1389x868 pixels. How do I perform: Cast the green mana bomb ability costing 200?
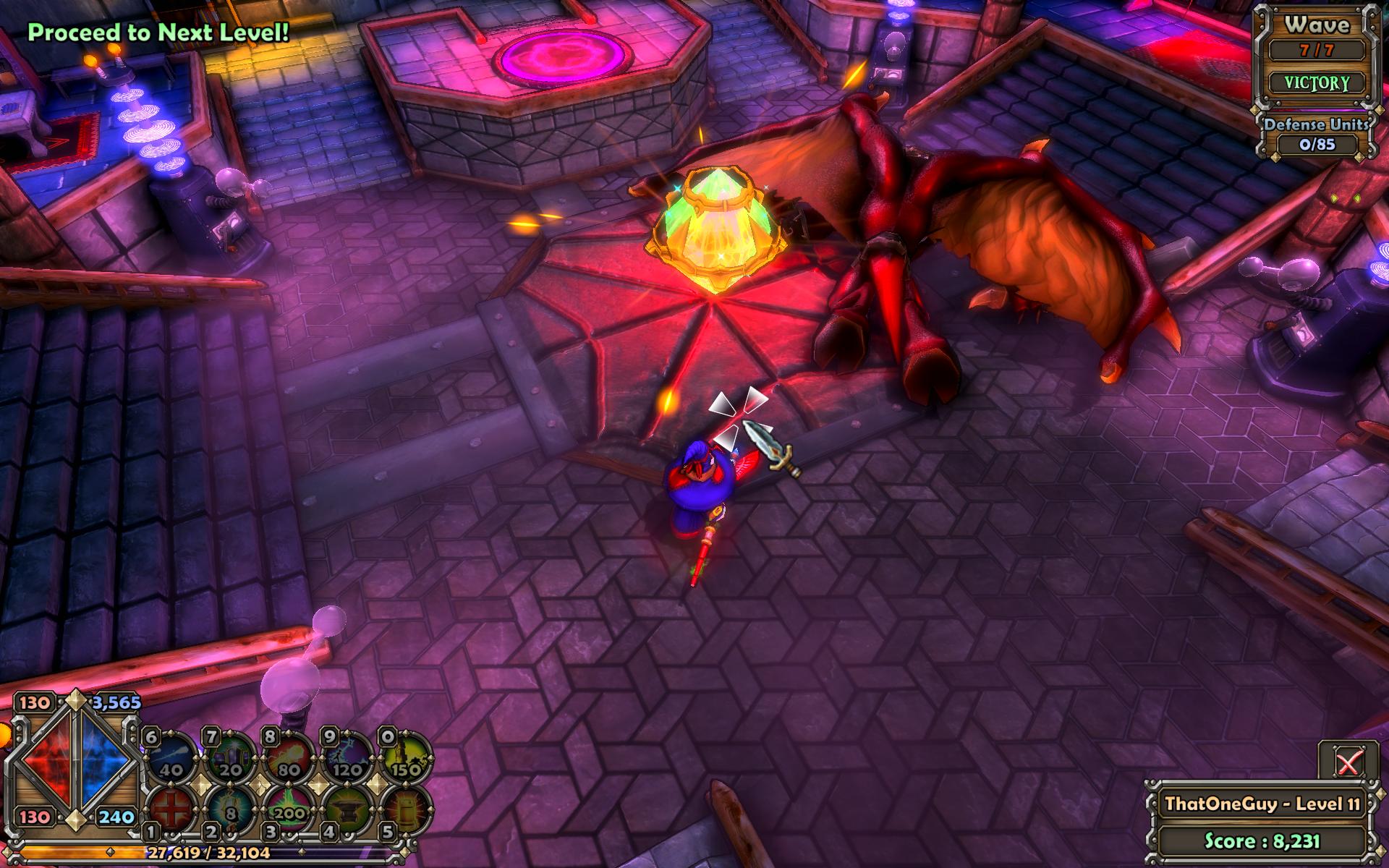click(x=289, y=810)
